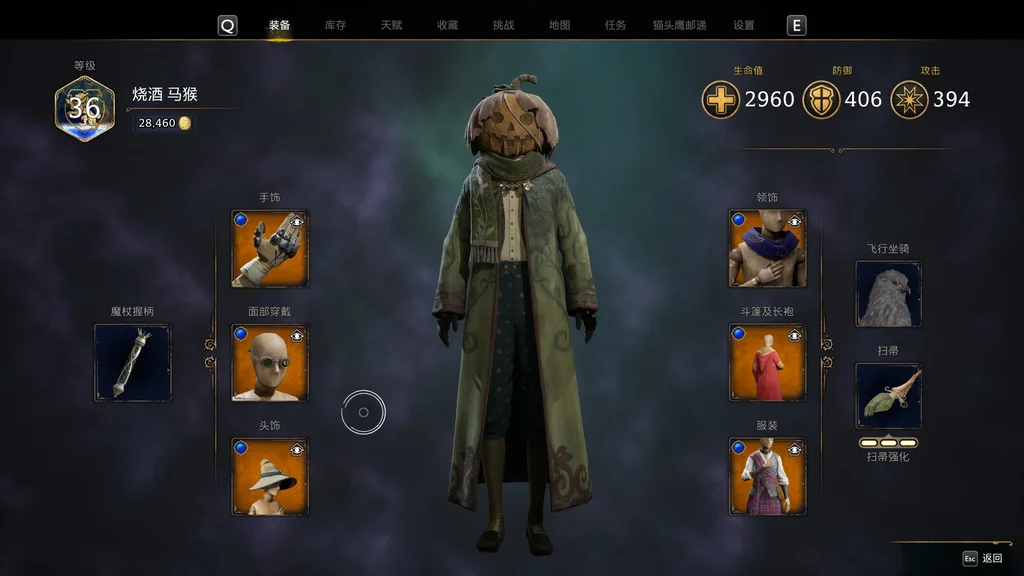Pick the 领饰 purple scarf slot
Viewport: 1024px width, 576px height.
coord(767,248)
